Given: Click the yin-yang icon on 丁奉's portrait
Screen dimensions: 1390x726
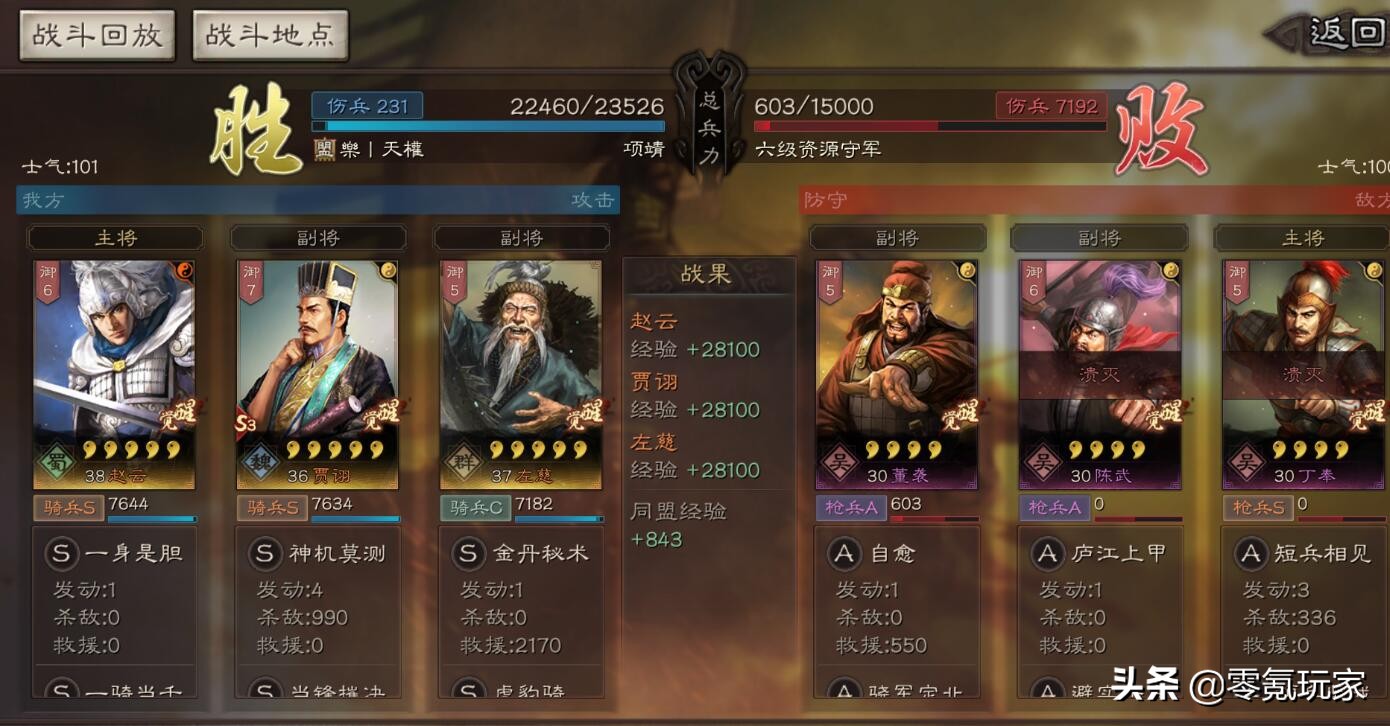Looking at the screenshot, I should point(1376,270).
